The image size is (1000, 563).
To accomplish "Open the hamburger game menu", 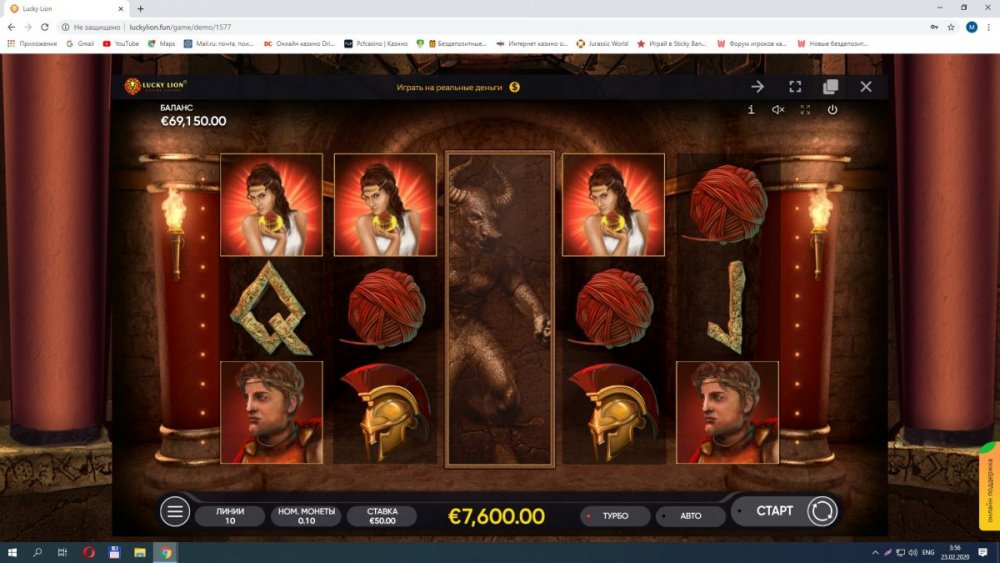I will 175,512.
